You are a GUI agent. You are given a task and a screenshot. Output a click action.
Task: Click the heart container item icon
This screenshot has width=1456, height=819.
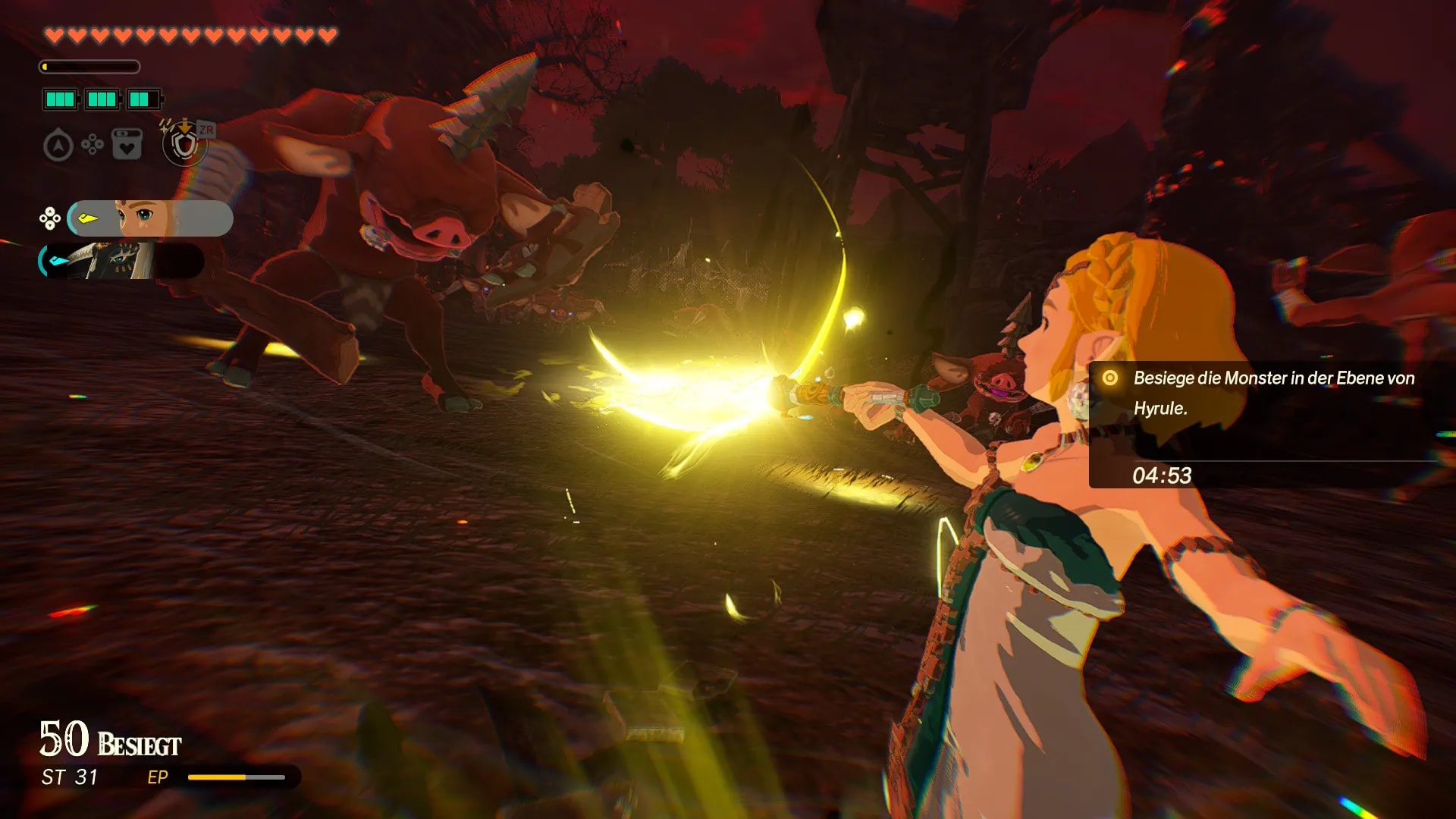tap(127, 144)
